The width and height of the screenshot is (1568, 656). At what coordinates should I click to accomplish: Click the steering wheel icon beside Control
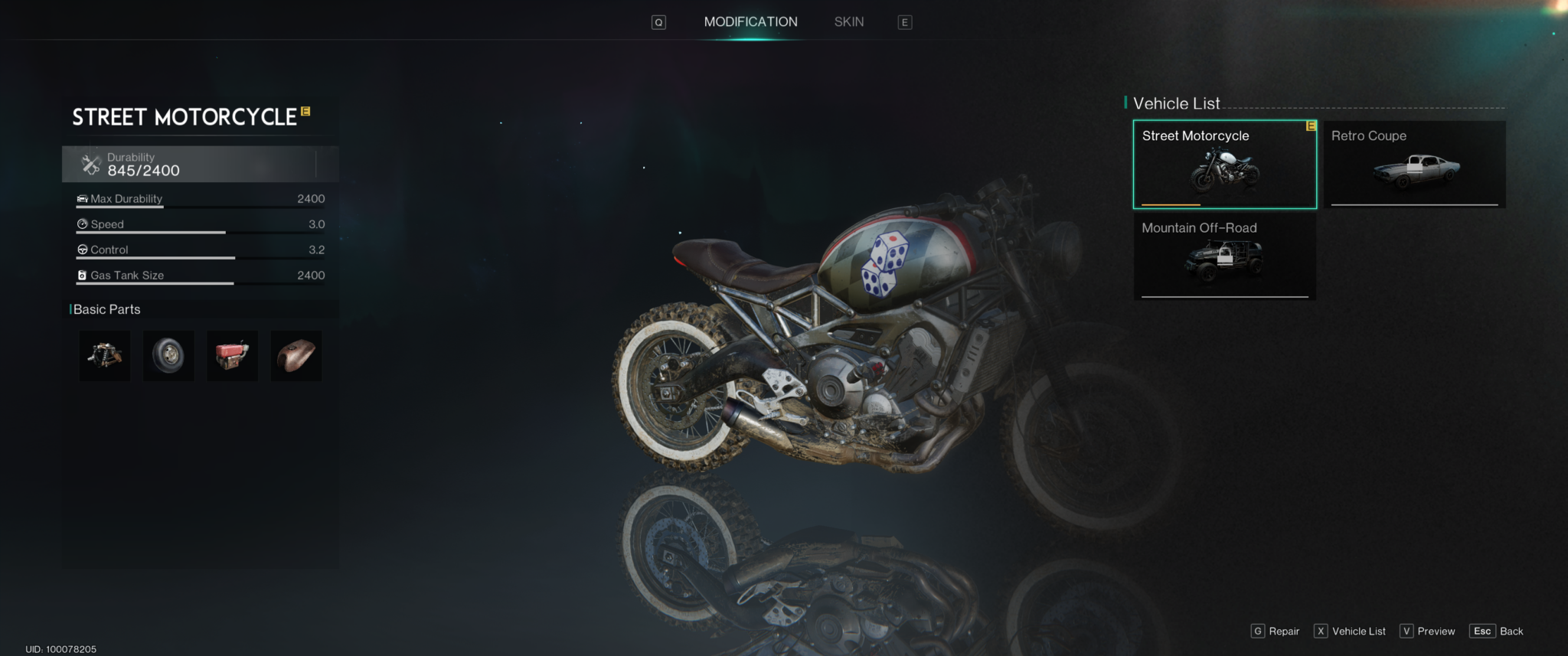[x=82, y=249]
